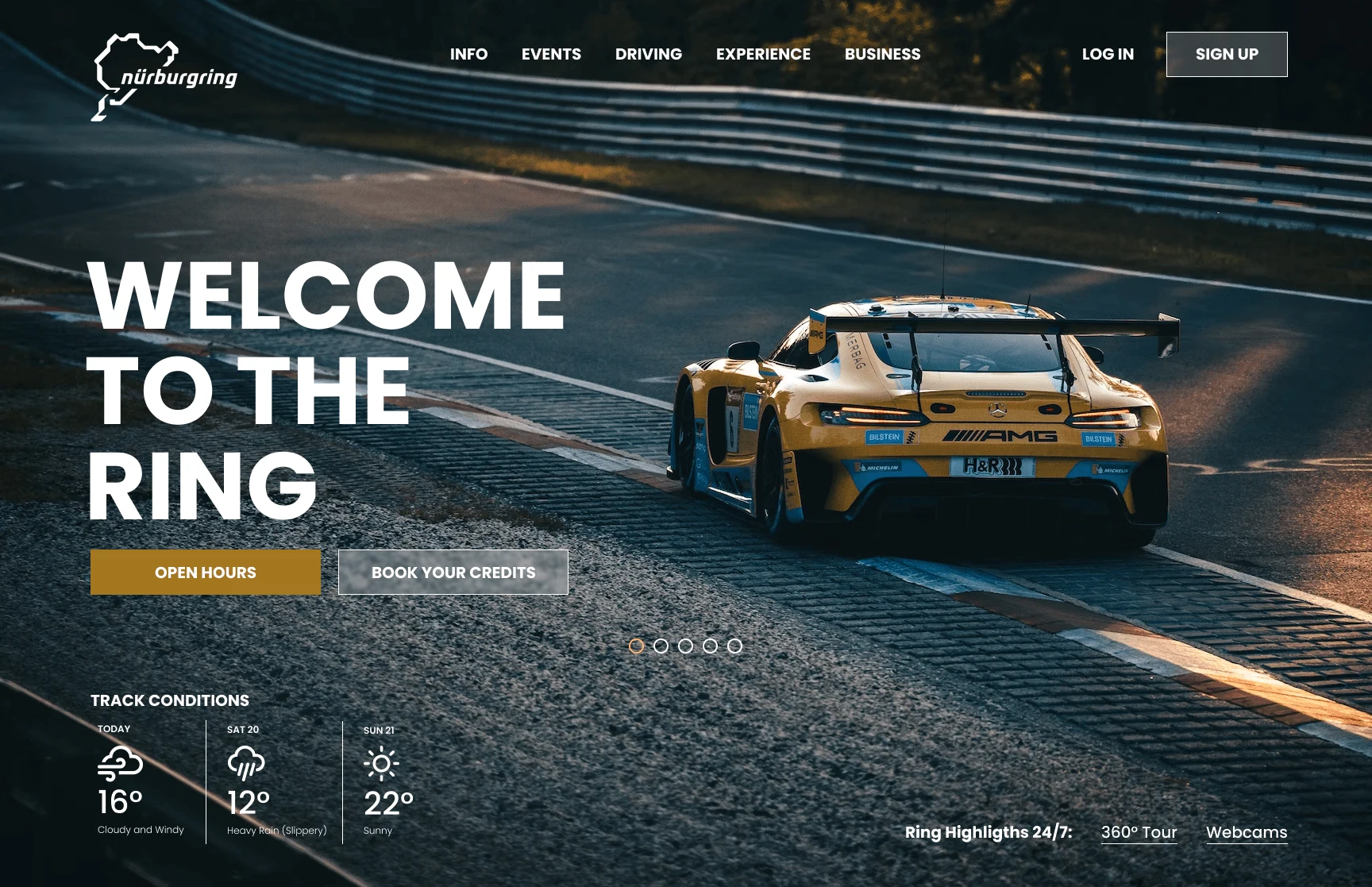The height and width of the screenshot is (887, 1372).
Task: Switch to the last carousel slide dot
Action: pyautogui.click(x=735, y=646)
